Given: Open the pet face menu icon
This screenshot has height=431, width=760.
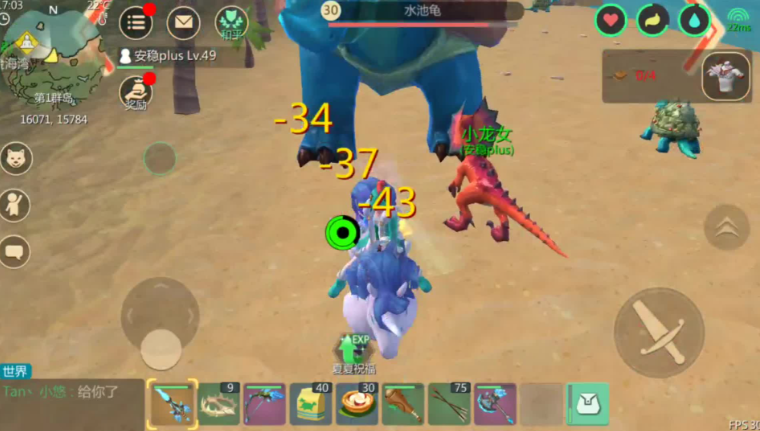Looking at the screenshot, I should coord(15,158).
